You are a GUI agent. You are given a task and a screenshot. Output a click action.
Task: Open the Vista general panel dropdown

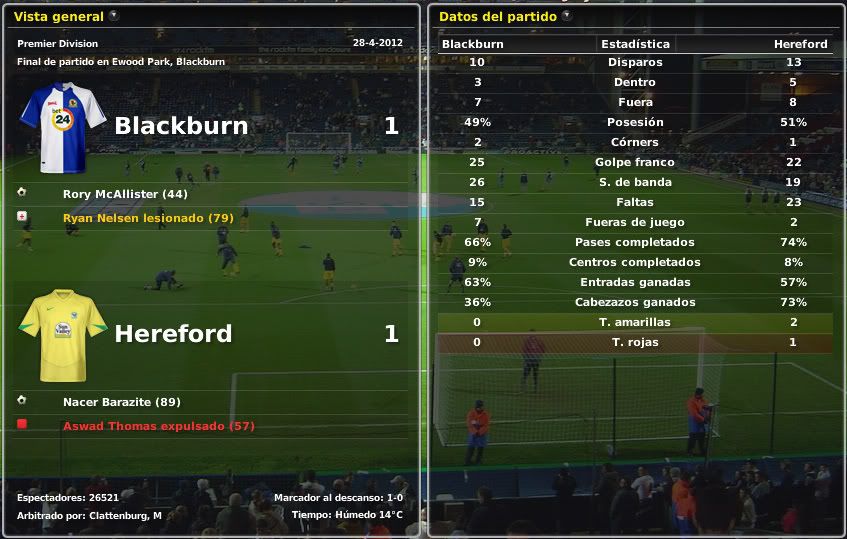tap(113, 16)
